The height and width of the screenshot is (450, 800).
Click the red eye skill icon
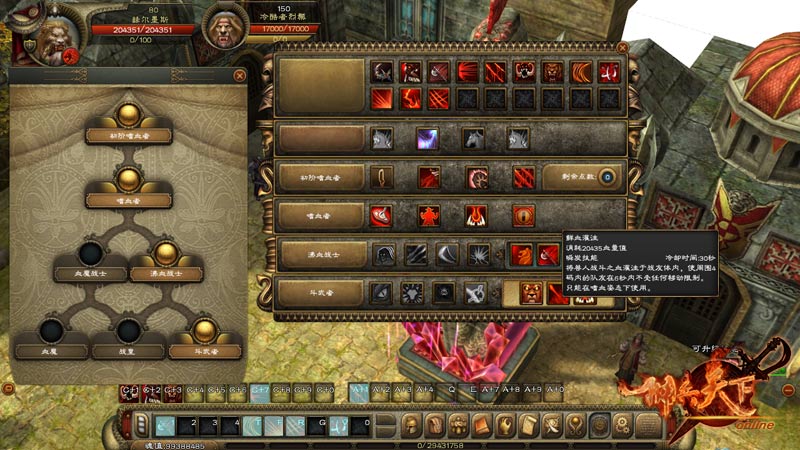[523, 216]
